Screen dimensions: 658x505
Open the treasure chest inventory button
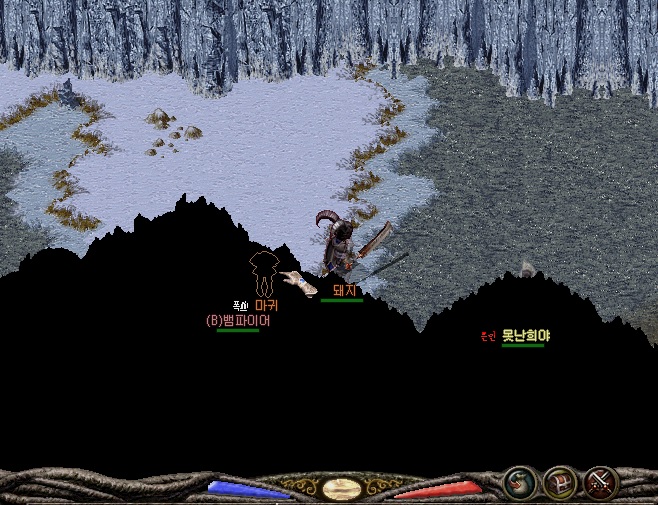(x=558, y=483)
